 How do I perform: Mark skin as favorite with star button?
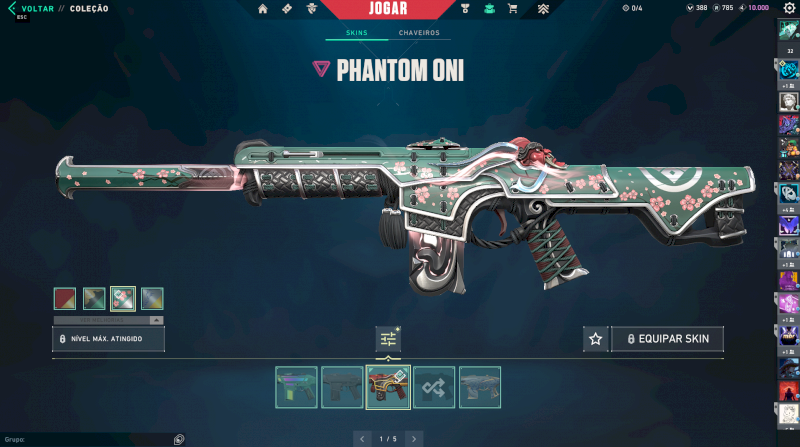tap(596, 339)
